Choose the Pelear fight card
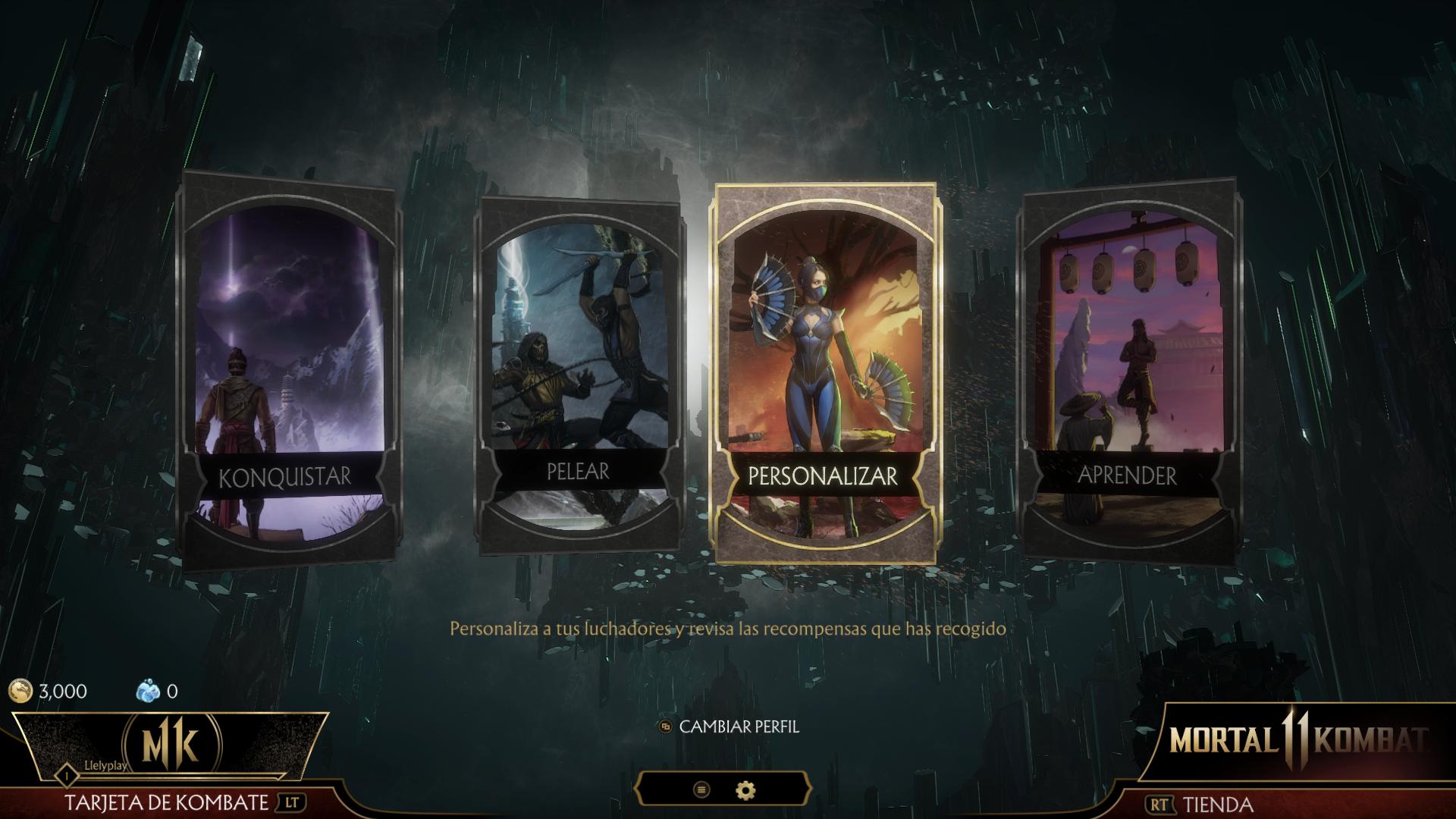Viewport: 1456px width, 819px height. click(x=579, y=373)
